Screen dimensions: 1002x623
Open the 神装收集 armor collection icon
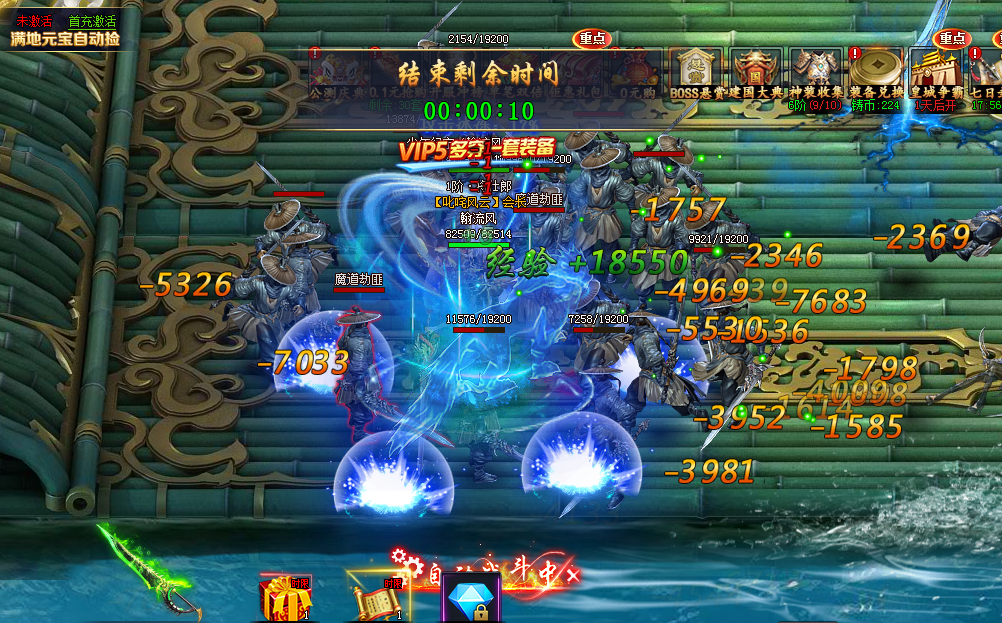(816, 72)
